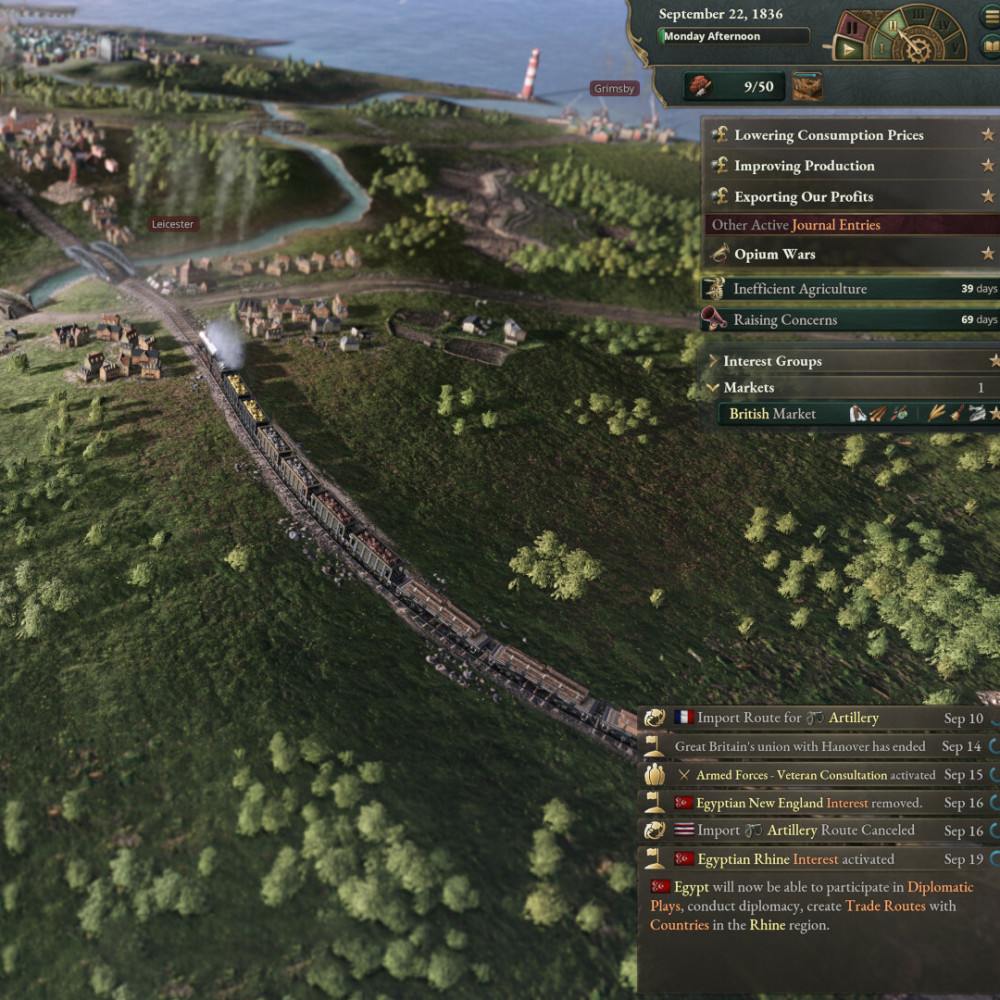Pause the game with the pause button
Screen dimensions: 1000x1000
pos(850,23)
